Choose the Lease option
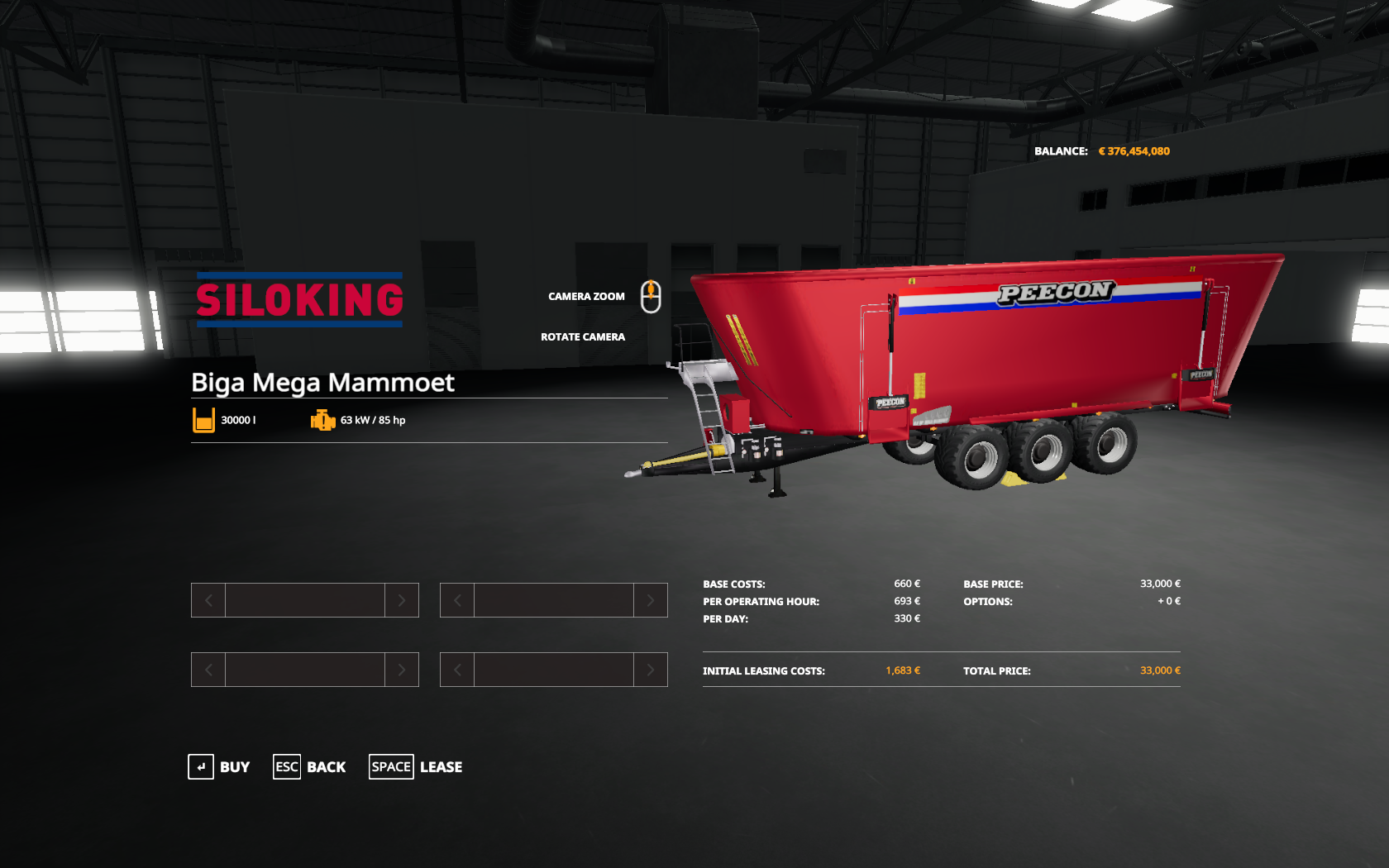 [x=416, y=767]
